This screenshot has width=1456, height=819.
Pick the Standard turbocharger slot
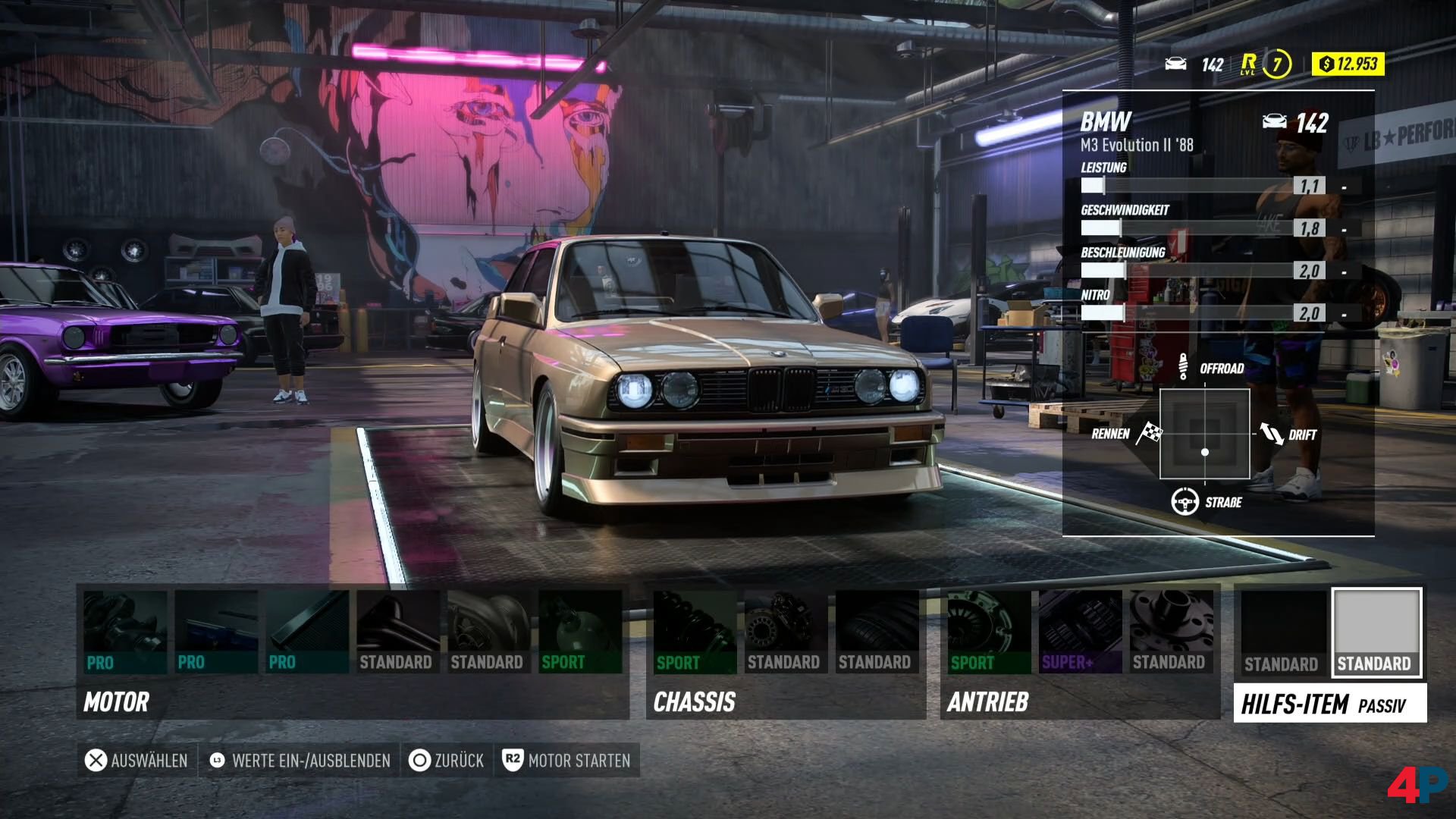click(489, 632)
